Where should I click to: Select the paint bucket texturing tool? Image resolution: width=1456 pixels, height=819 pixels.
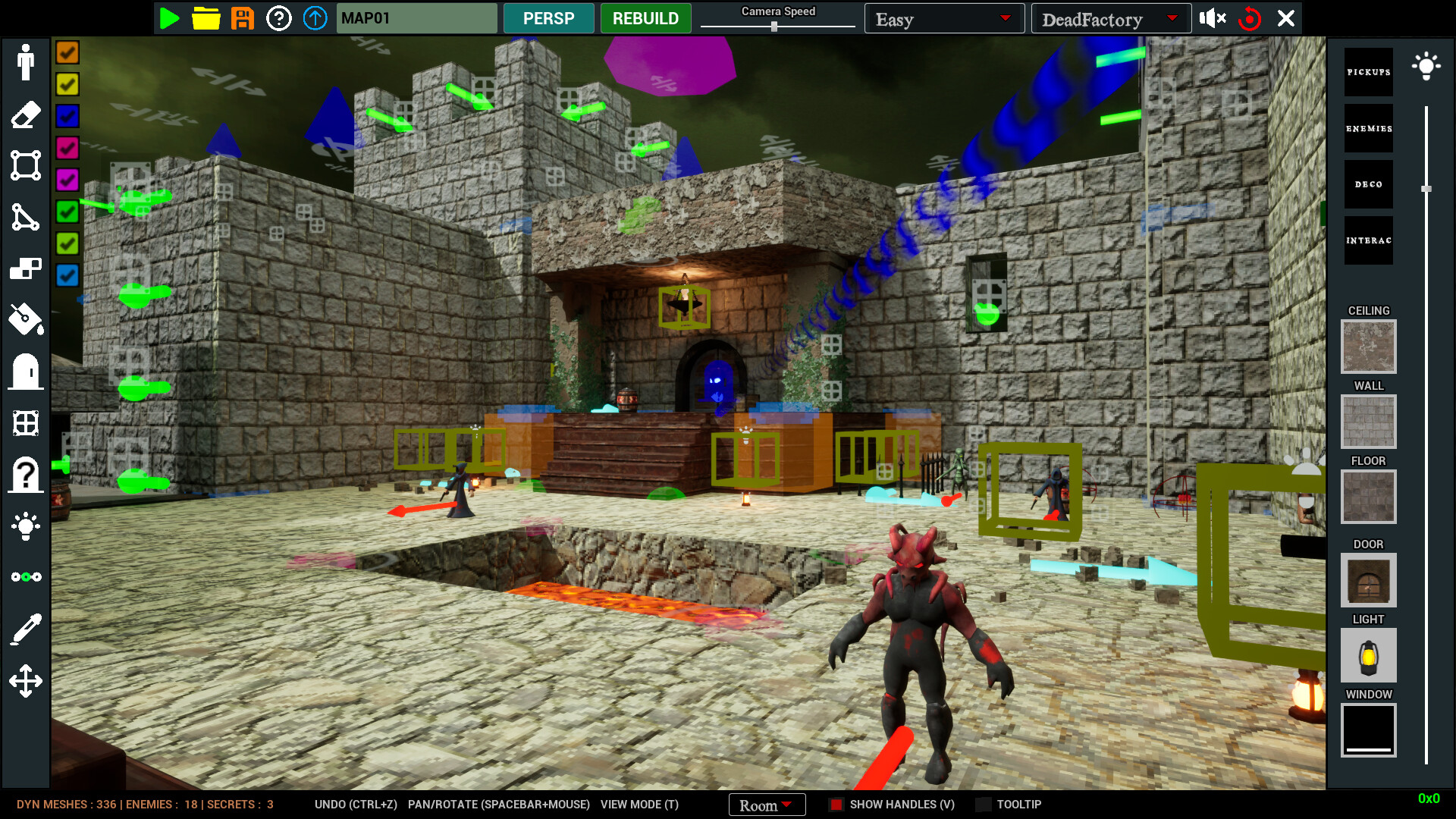click(x=25, y=319)
